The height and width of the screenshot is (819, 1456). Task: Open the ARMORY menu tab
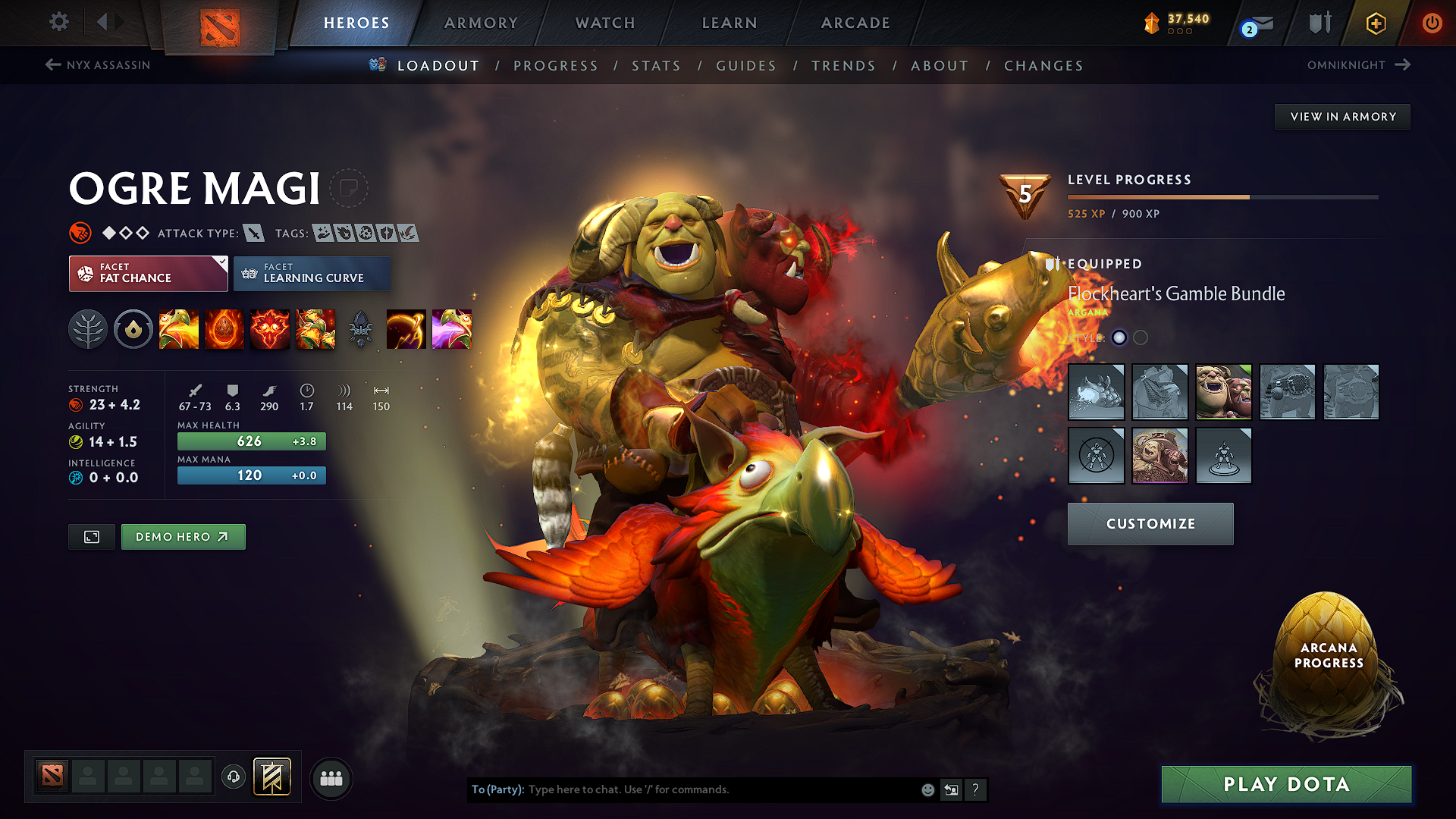click(481, 23)
